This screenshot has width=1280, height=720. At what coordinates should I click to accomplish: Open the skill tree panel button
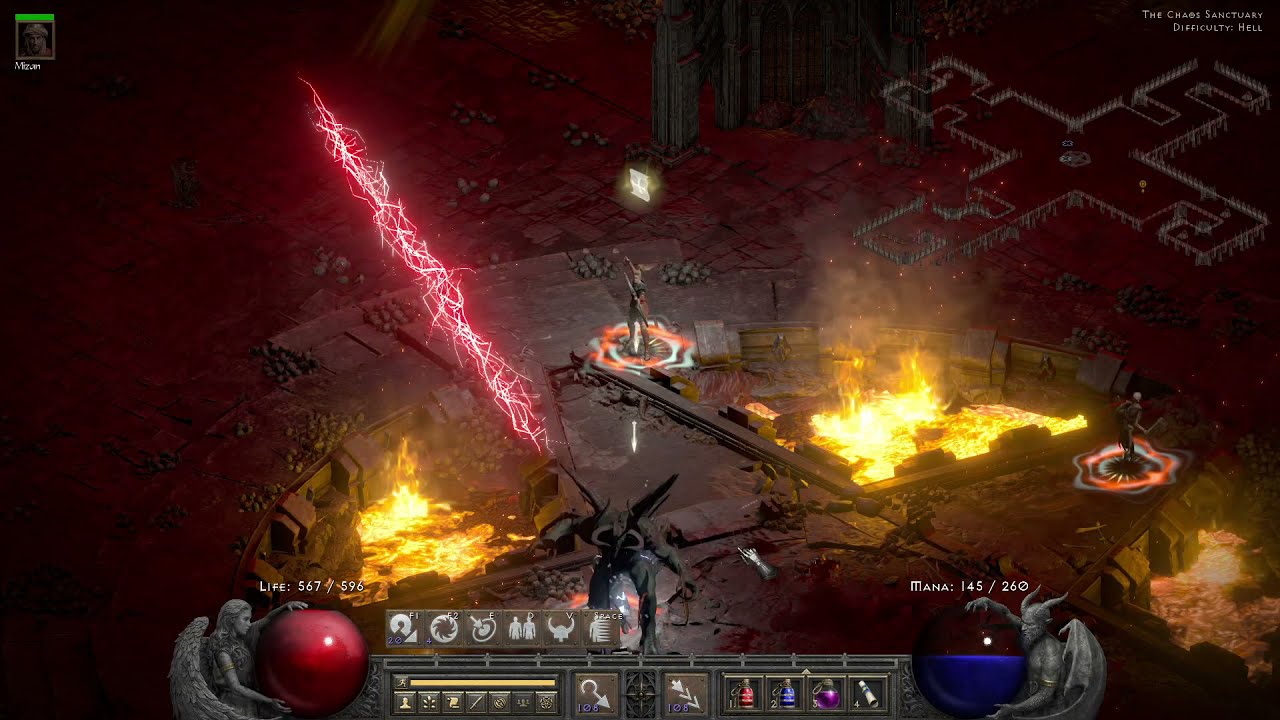[429, 702]
